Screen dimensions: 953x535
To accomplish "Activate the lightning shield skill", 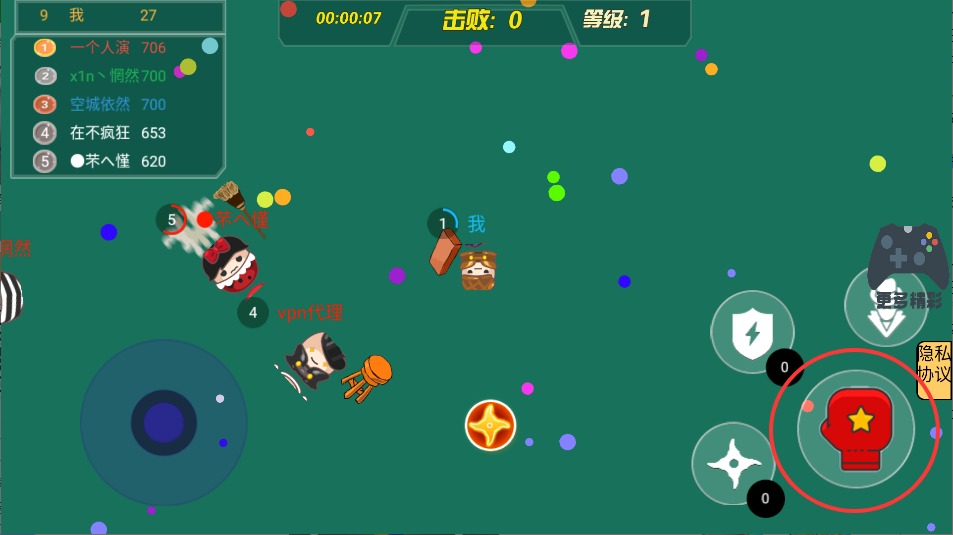I will point(752,332).
